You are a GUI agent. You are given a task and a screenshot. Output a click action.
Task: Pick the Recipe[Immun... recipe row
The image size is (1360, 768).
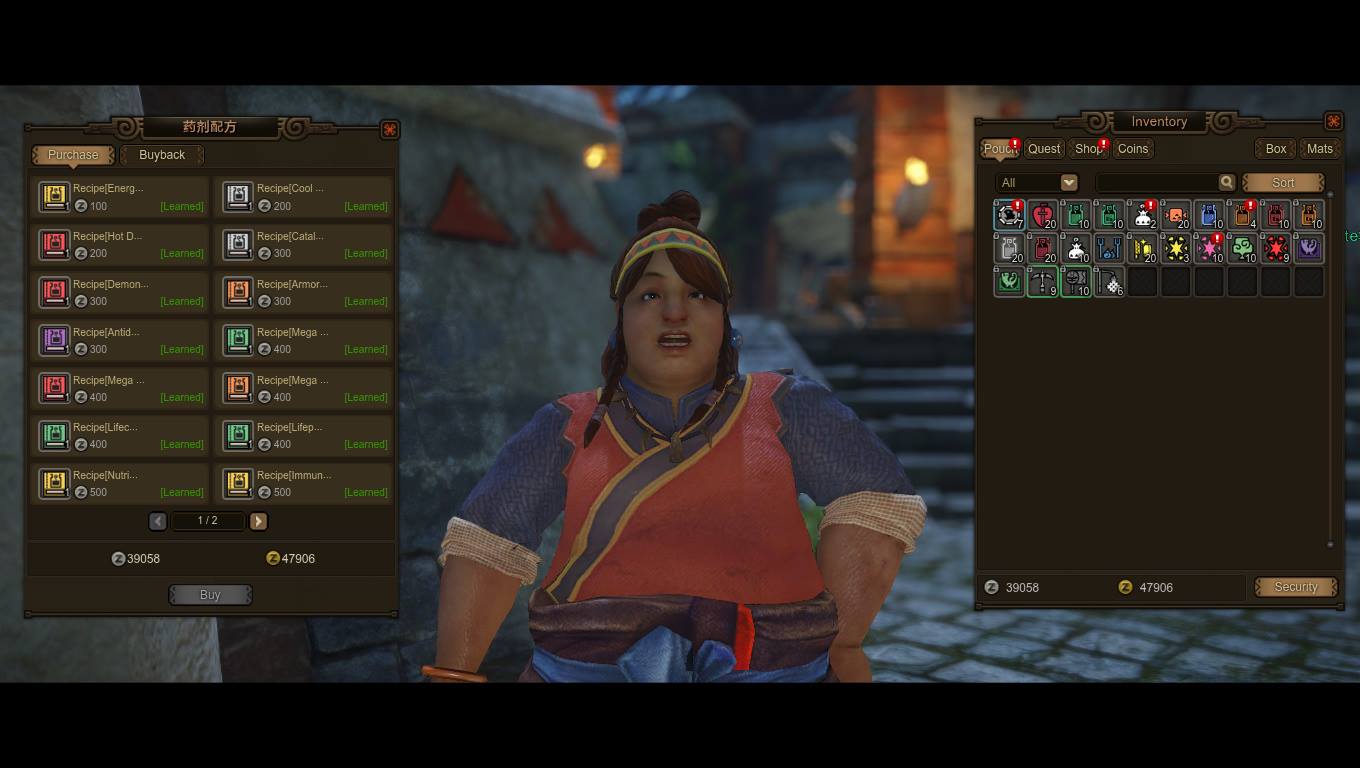304,483
